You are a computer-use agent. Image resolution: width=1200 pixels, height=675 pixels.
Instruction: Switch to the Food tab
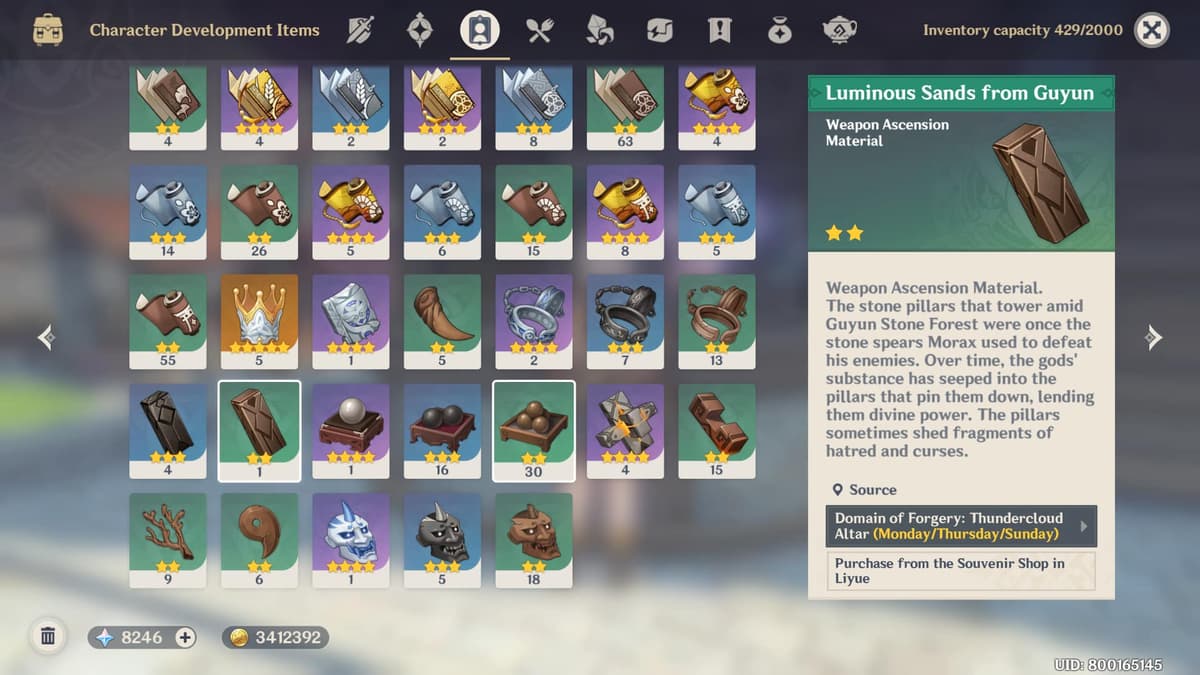coord(540,30)
